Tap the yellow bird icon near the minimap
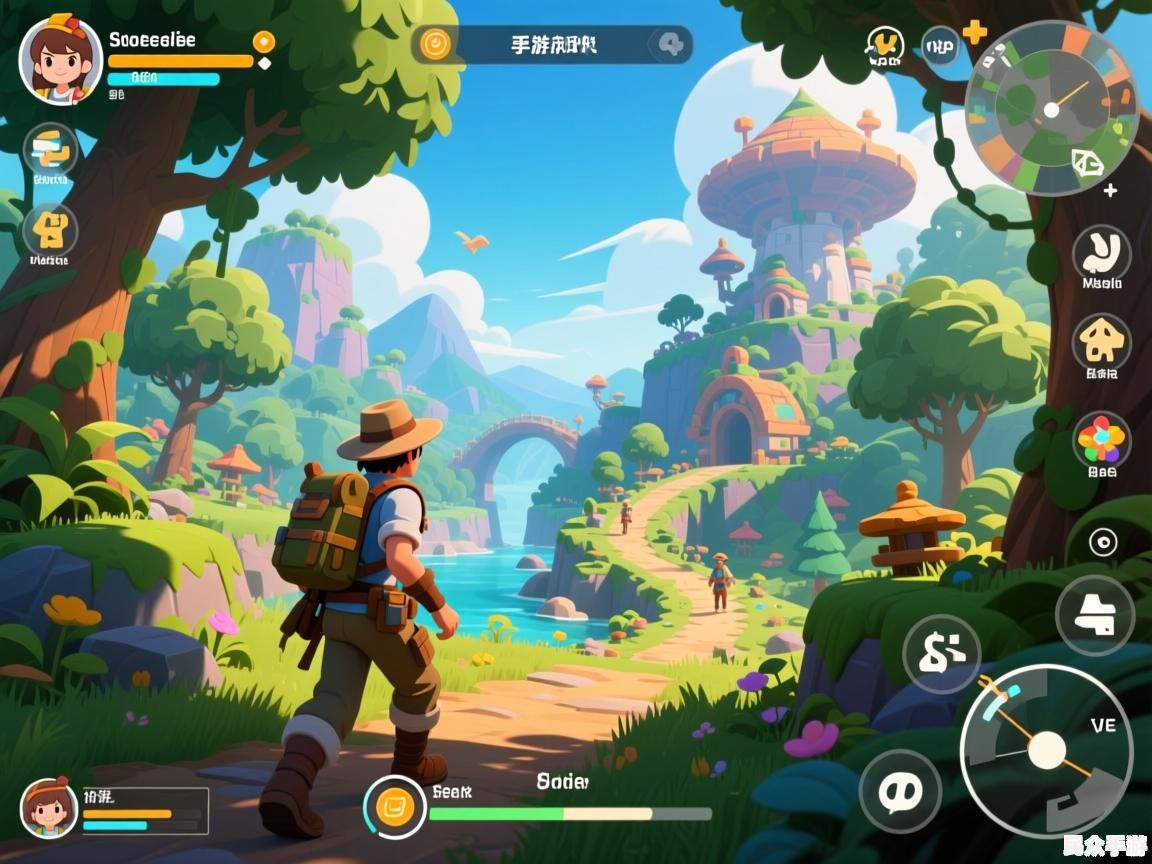The width and height of the screenshot is (1152, 864). tap(884, 45)
